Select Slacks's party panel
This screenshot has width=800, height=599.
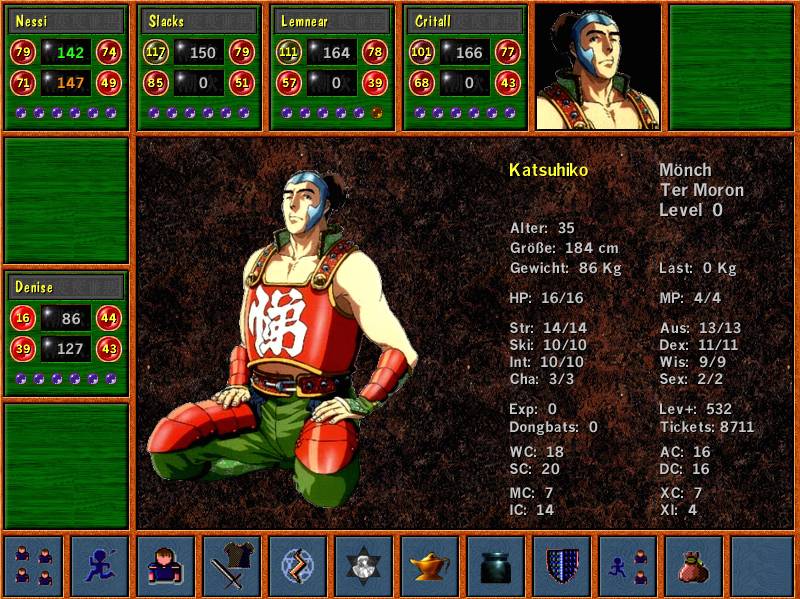(199, 67)
